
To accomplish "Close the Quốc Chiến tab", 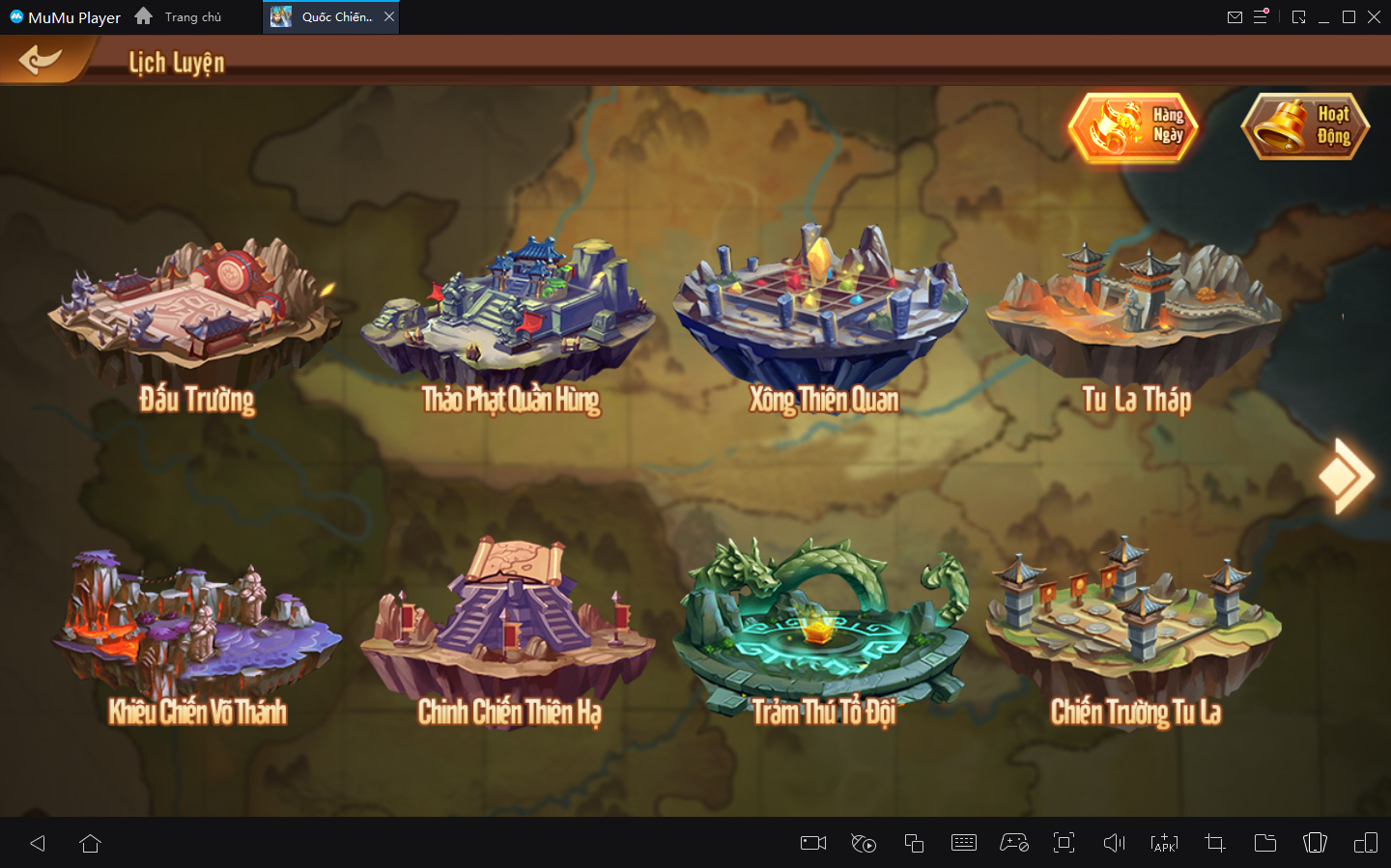I will click(389, 16).
